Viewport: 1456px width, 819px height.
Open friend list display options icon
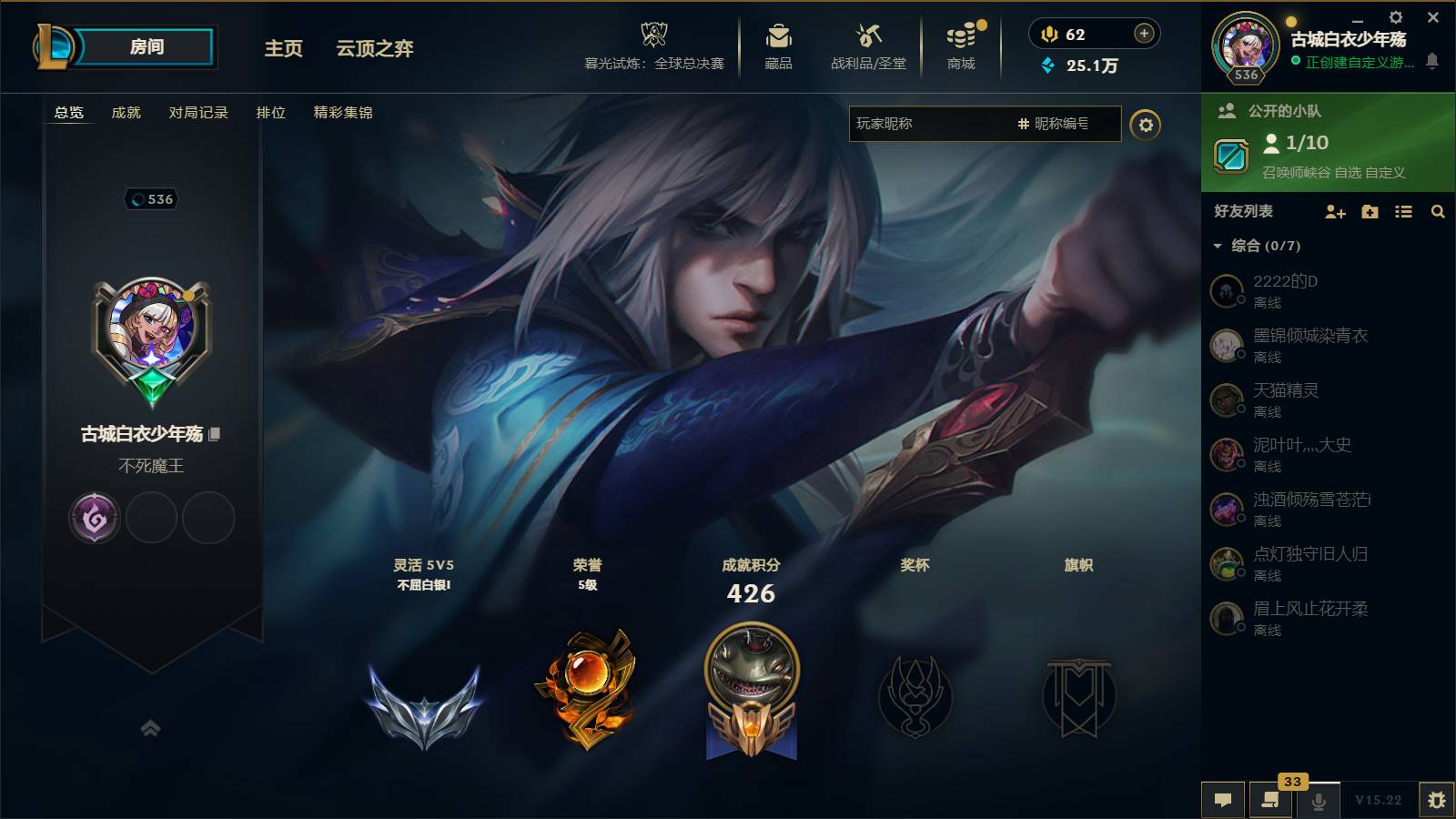click(1402, 211)
